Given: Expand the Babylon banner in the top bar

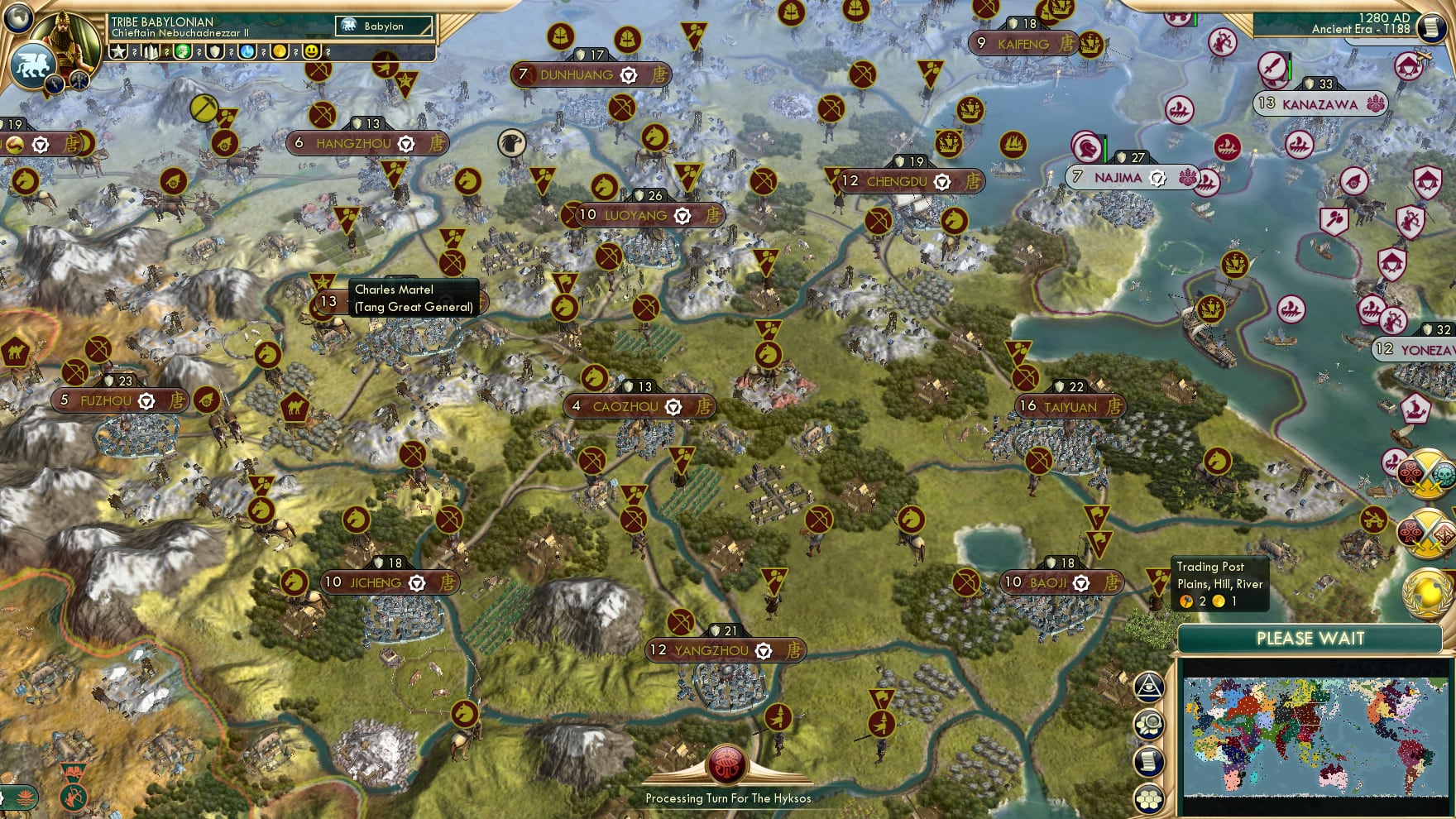Looking at the screenshot, I should point(383,26).
